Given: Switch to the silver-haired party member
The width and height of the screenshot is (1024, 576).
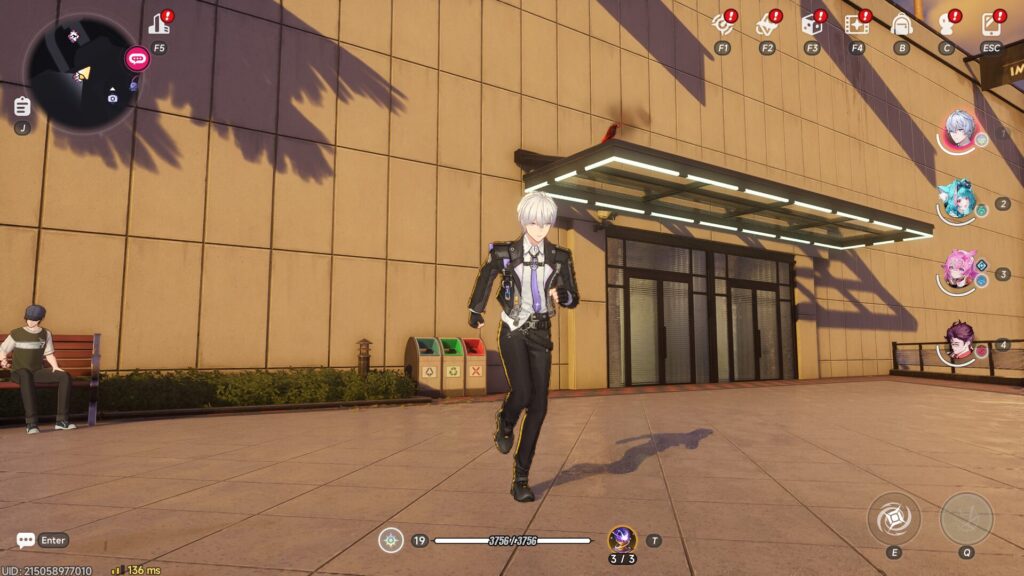Looking at the screenshot, I should coord(960,131).
